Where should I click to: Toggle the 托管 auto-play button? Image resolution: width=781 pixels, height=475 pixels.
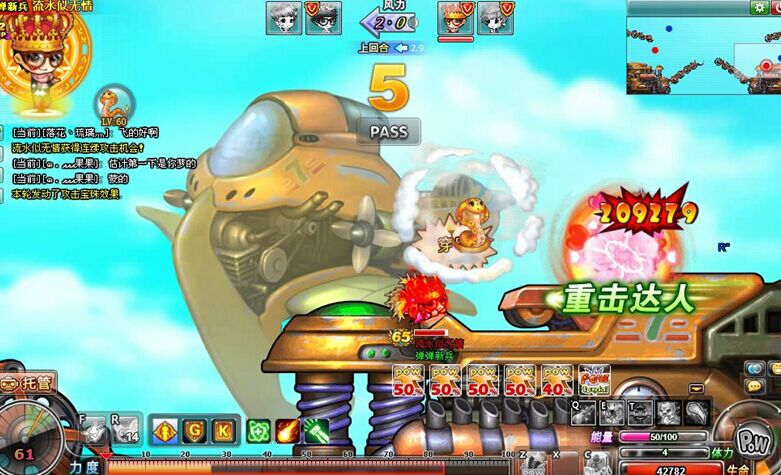pyautogui.click(x=30, y=381)
